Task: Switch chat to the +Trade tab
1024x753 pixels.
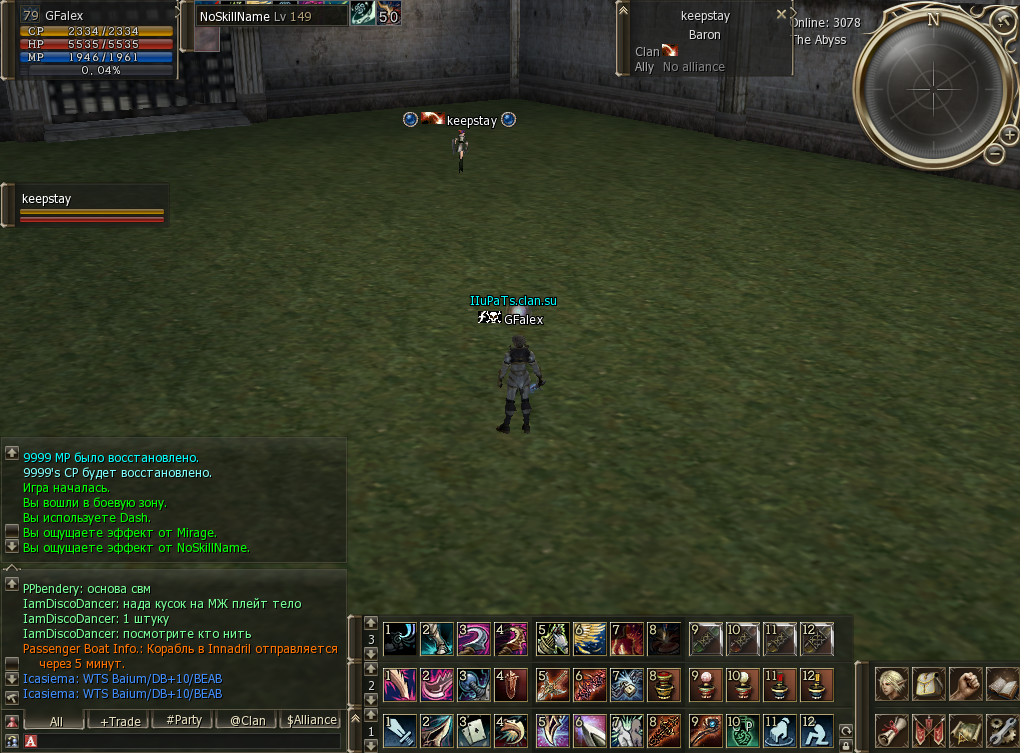Action: point(119,720)
